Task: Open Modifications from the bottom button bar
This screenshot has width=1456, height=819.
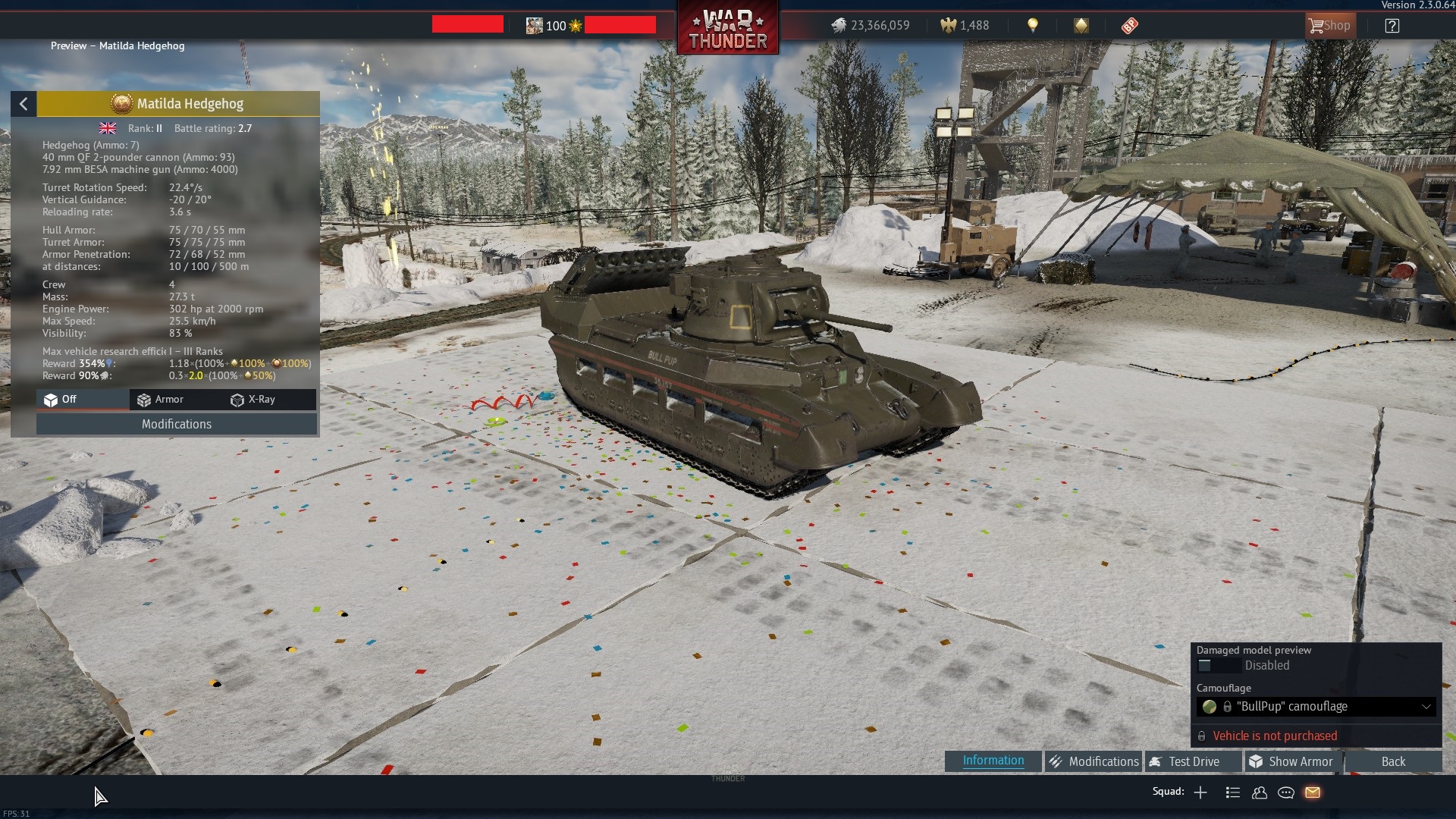Action: (x=1093, y=761)
